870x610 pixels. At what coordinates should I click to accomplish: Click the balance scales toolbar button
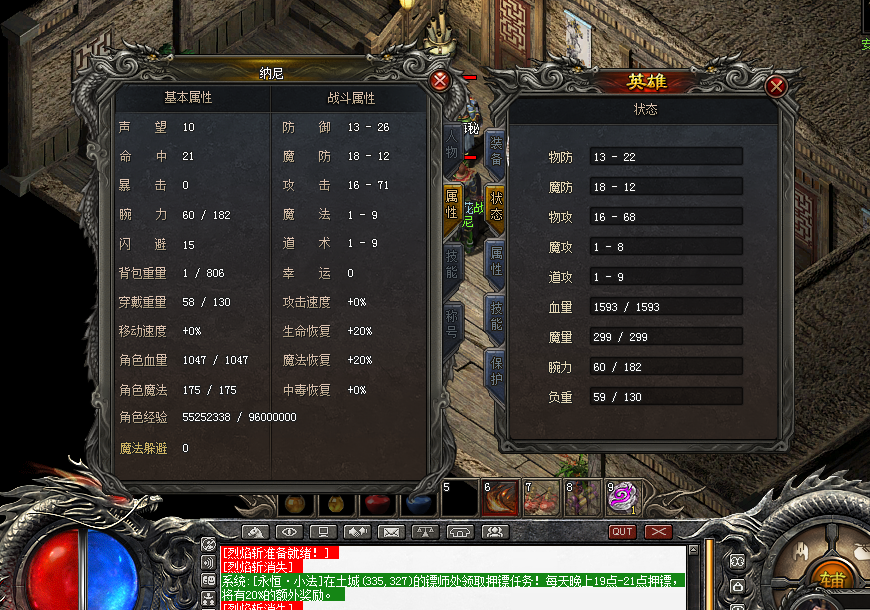click(426, 532)
